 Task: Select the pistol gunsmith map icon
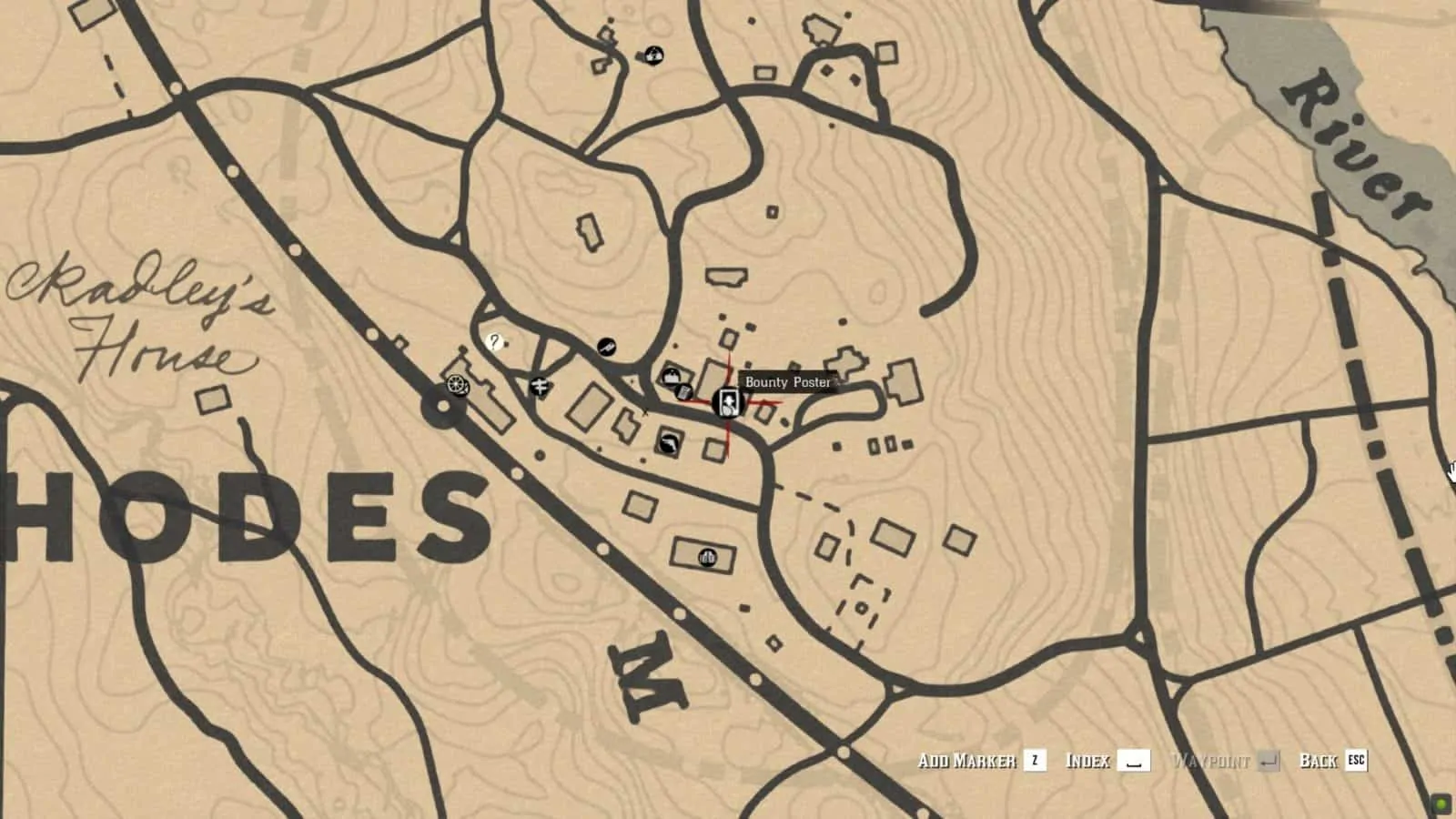coord(670,442)
